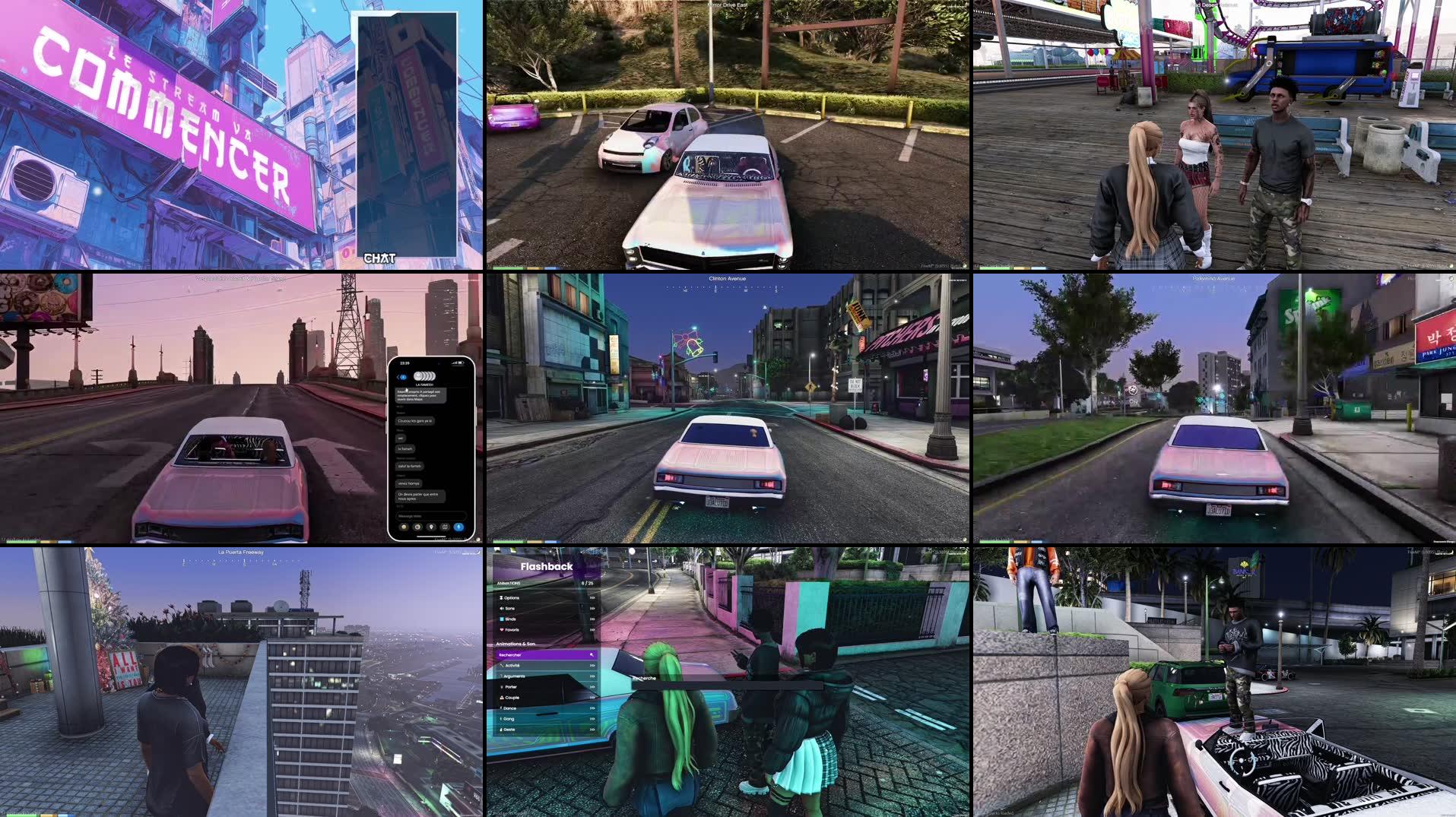1456x817 pixels.
Task: Tap the emoji icon on the phone message bar
Action: [x=404, y=527]
